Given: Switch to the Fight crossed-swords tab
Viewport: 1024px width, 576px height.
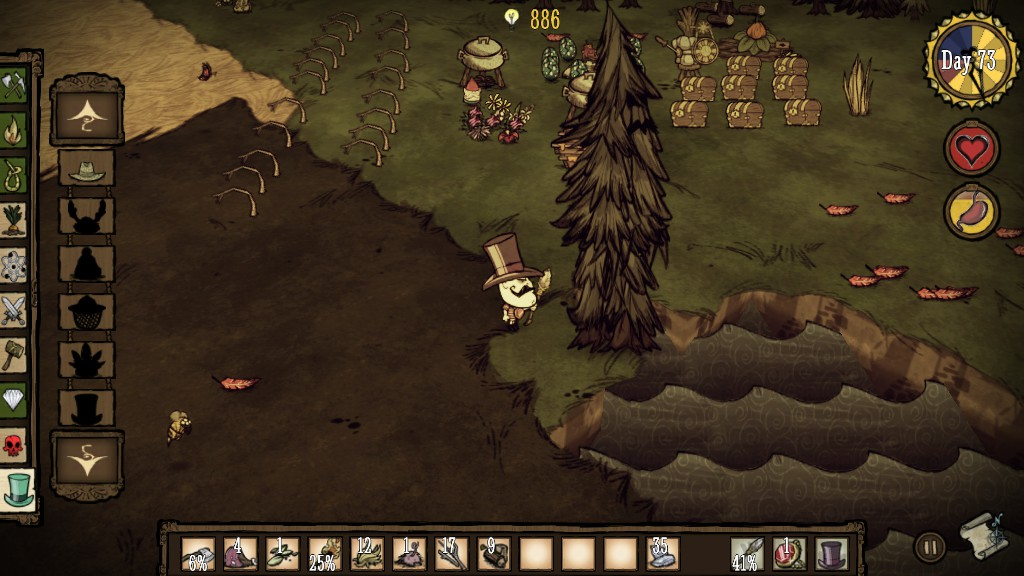Looking at the screenshot, I should 14,309.
